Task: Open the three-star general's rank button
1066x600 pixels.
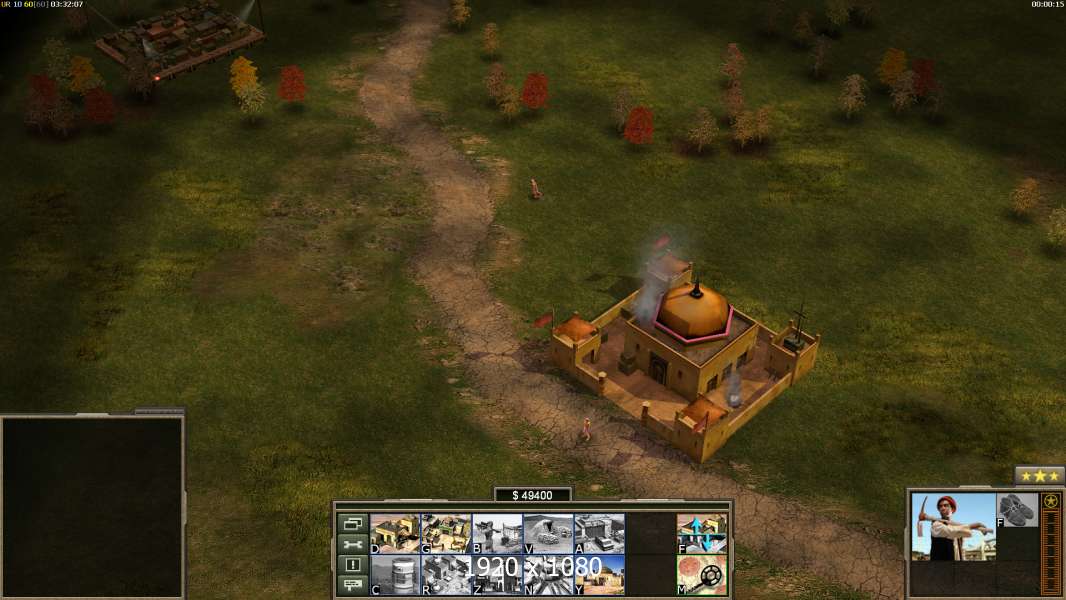Action: click(x=1039, y=476)
